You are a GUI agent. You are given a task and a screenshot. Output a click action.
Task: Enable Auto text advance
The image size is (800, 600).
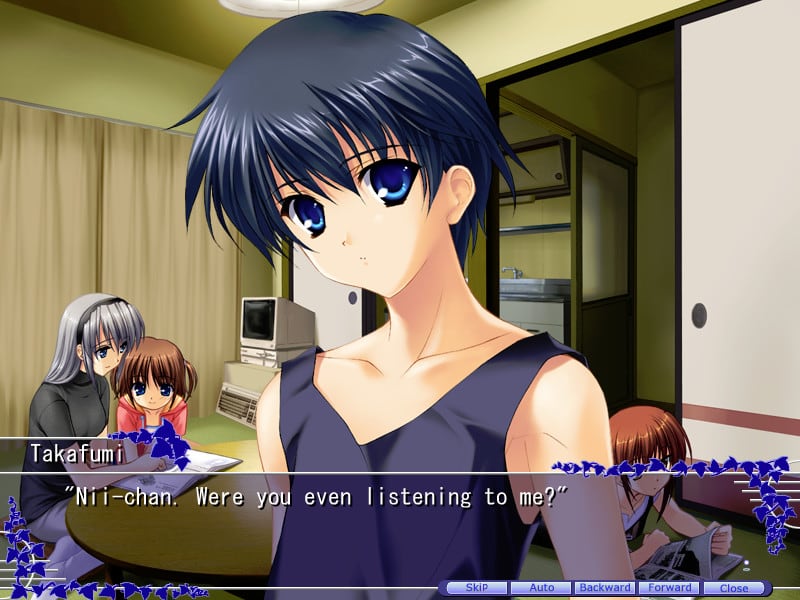click(x=541, y=588)
